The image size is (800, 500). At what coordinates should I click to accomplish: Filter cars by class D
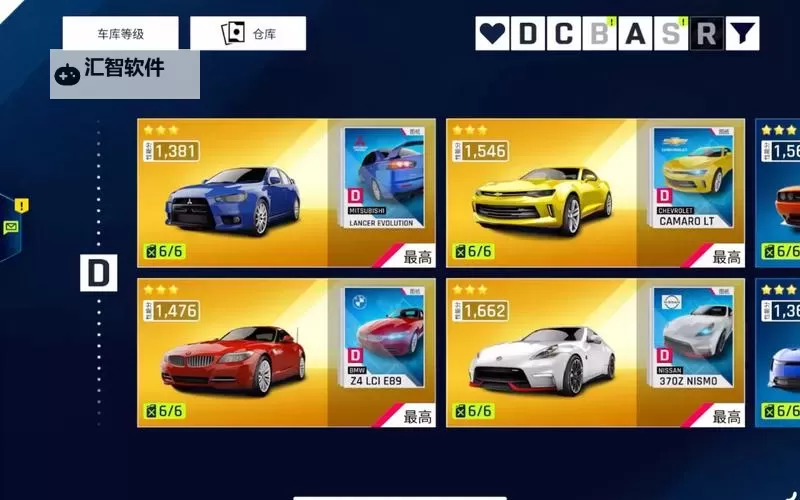(x=527, y=34)
